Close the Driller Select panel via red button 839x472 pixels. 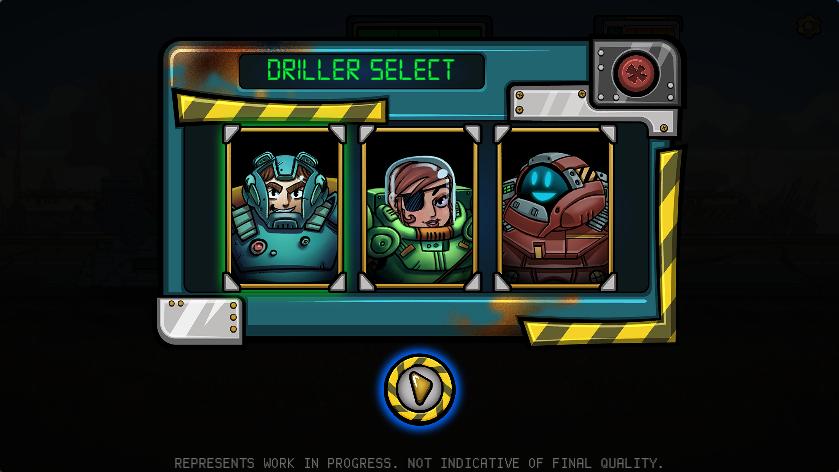[x=635, y=72]
